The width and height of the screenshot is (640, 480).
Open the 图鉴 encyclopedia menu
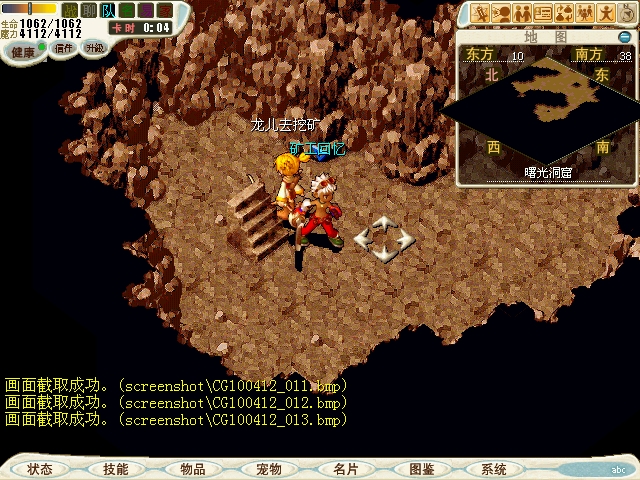421,468
